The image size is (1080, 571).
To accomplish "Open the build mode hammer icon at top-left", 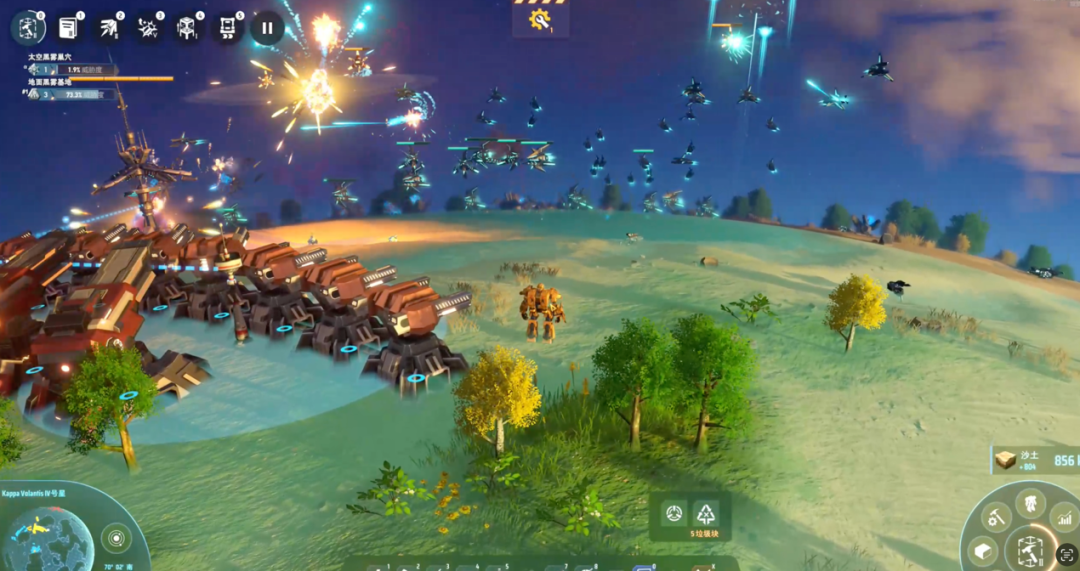I will pyautogui.click(x=27, y=27).
